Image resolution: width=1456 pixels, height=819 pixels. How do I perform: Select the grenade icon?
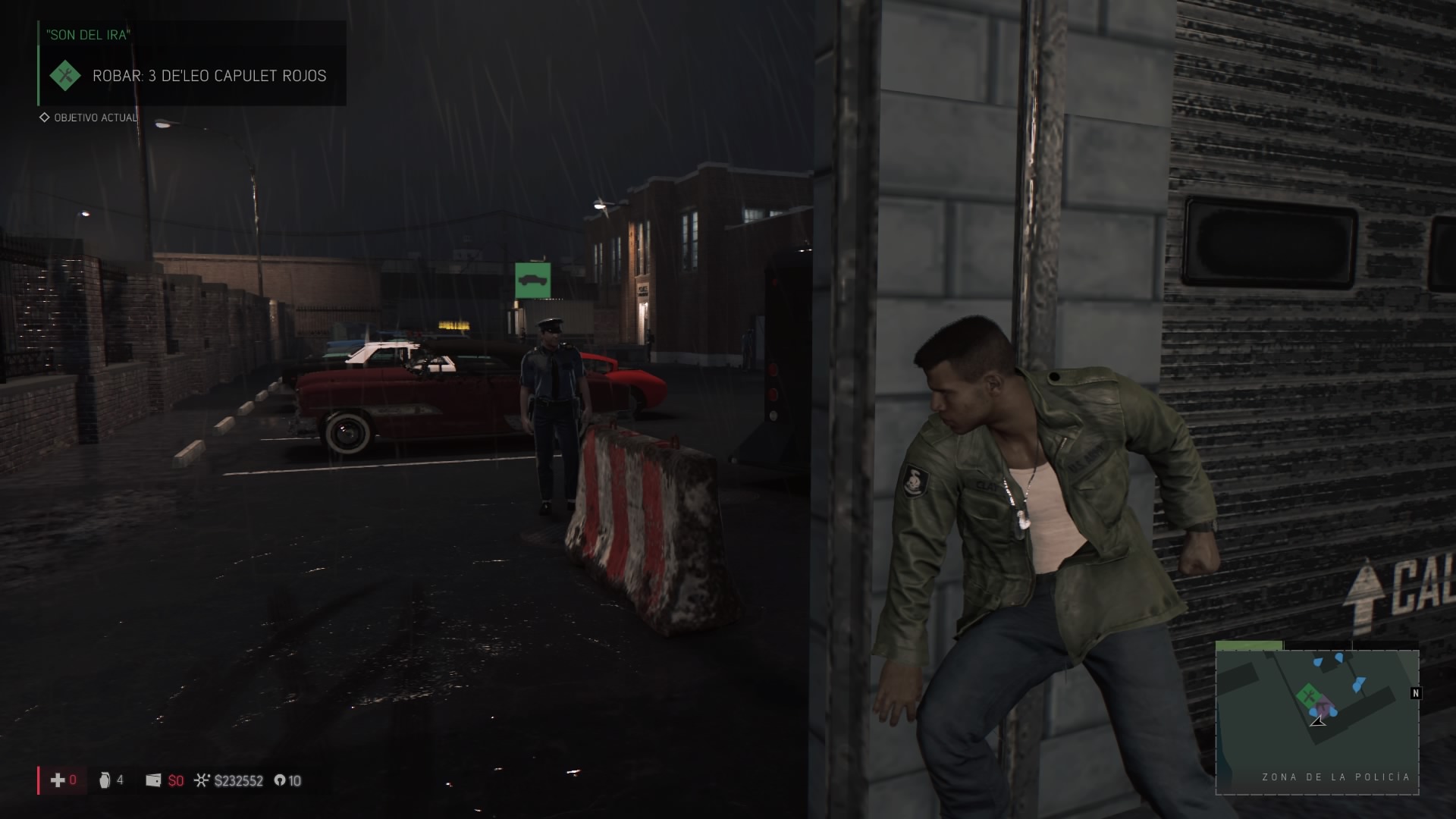click(105, 780)
